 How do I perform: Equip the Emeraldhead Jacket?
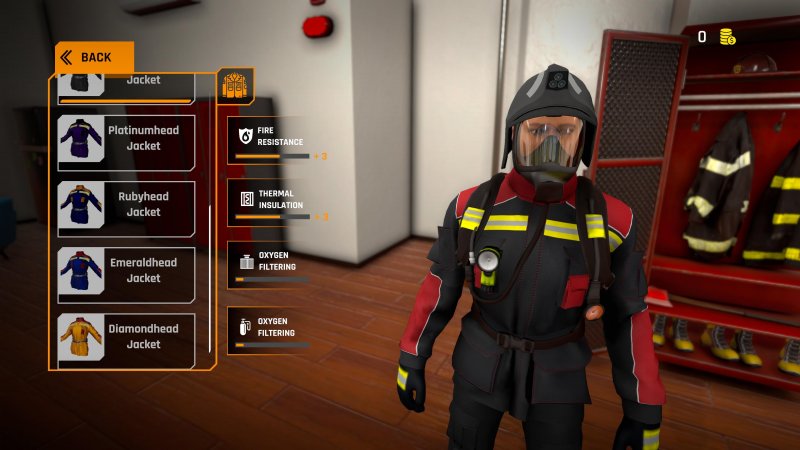click(126, 271)
